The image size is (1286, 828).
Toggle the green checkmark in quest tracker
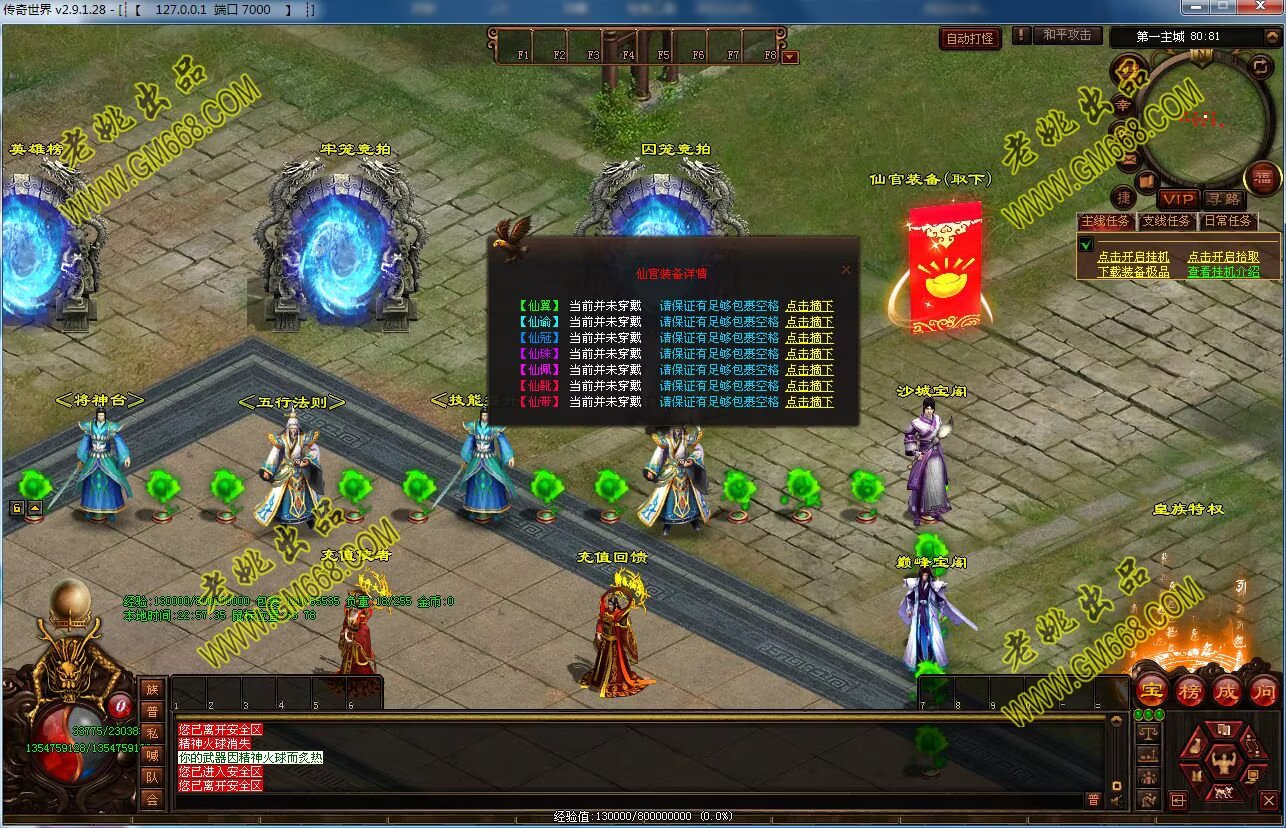pyautogui.click(x=1087, y=244)
